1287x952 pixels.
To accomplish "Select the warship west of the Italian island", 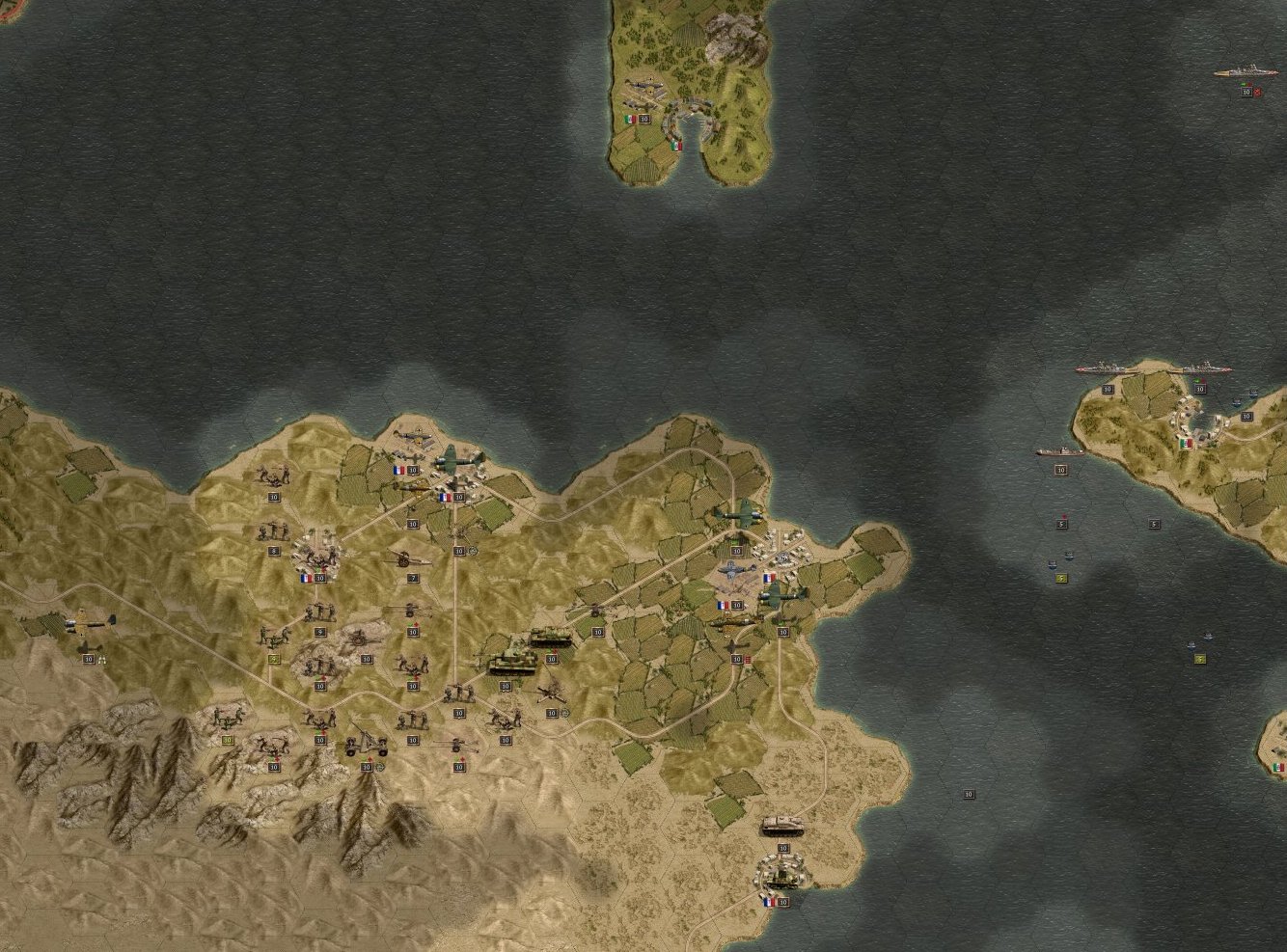I will (1061, 451).
